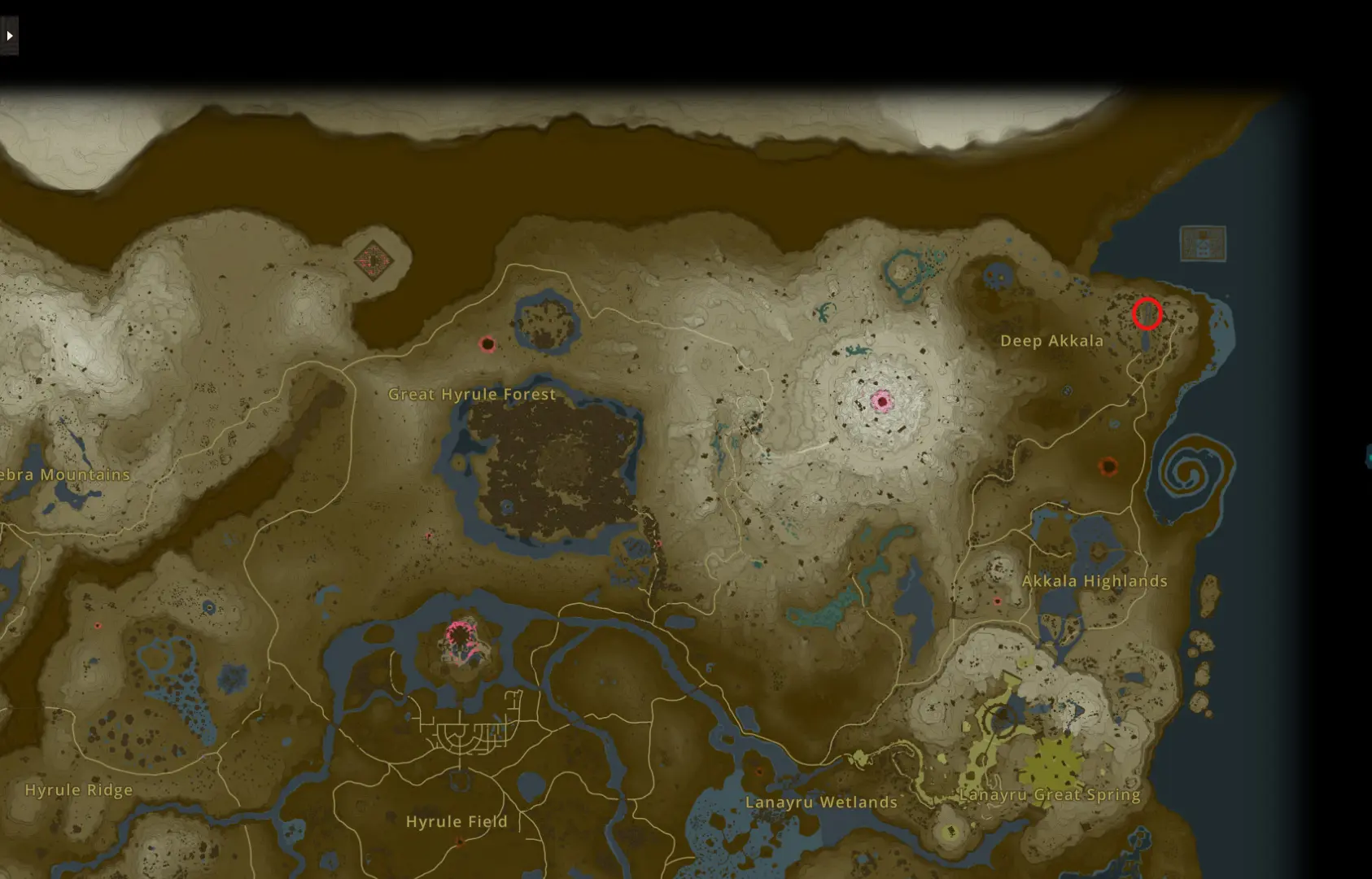Screen dimensions: 1372x879
Task: Select the Lanayru Wetlands label
Action: tap(820, 802)
